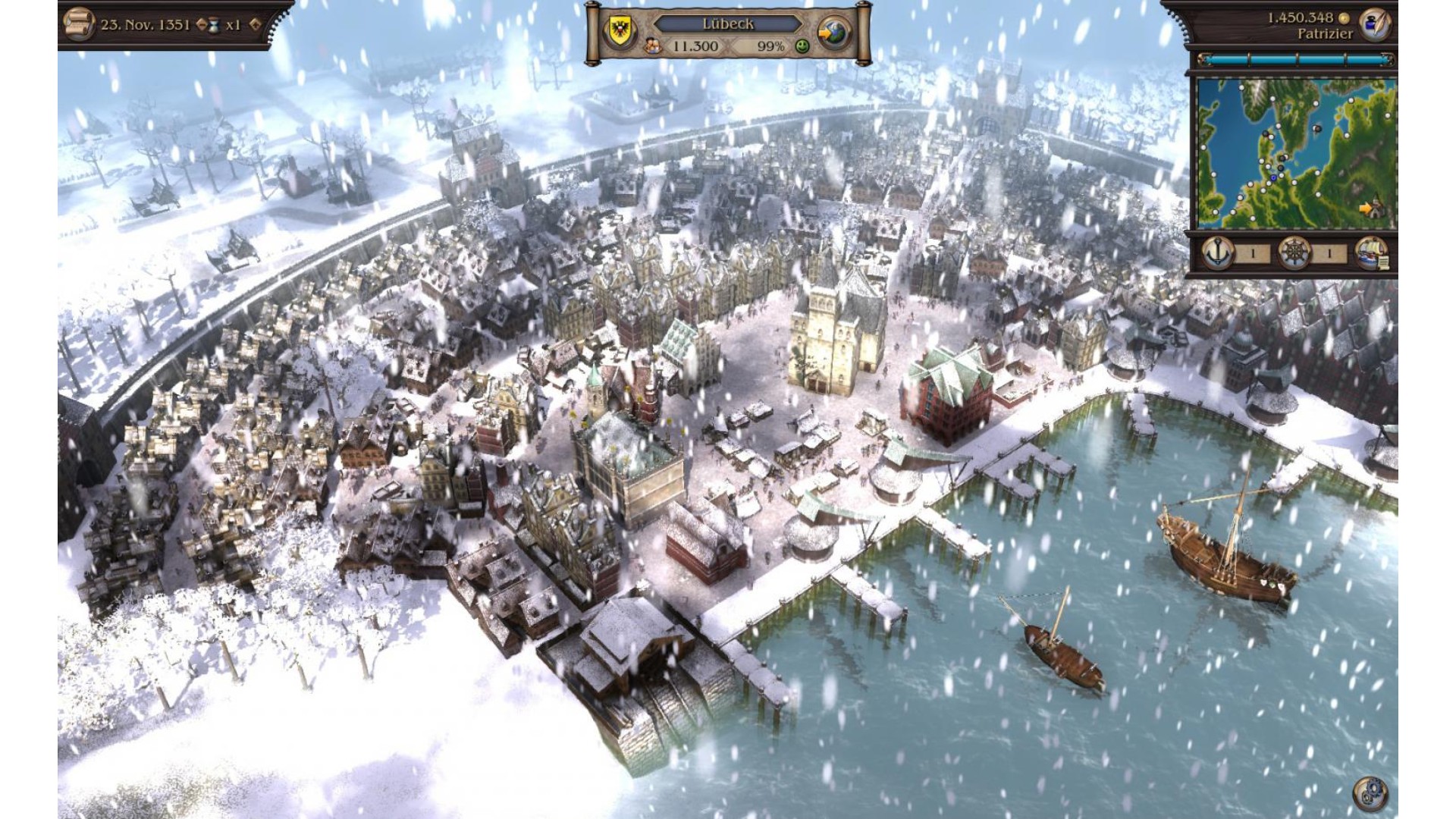This screenshot has height=819, width=1456.
Task: Select the blue home town minimap marker
Action: point(1272,177)
